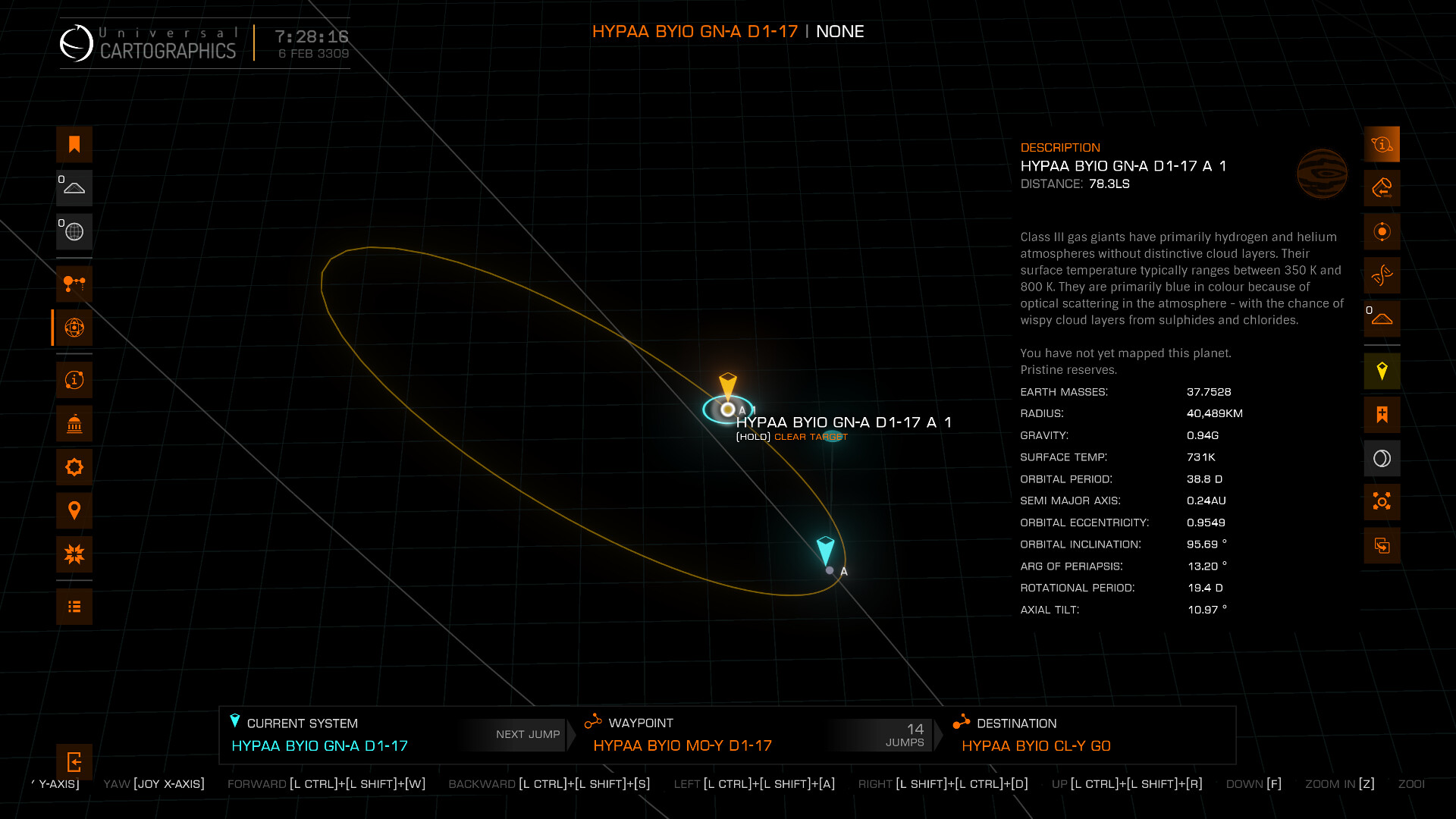
Task: View the biological signals DNA tab
Action: (x=1382, y=275)
